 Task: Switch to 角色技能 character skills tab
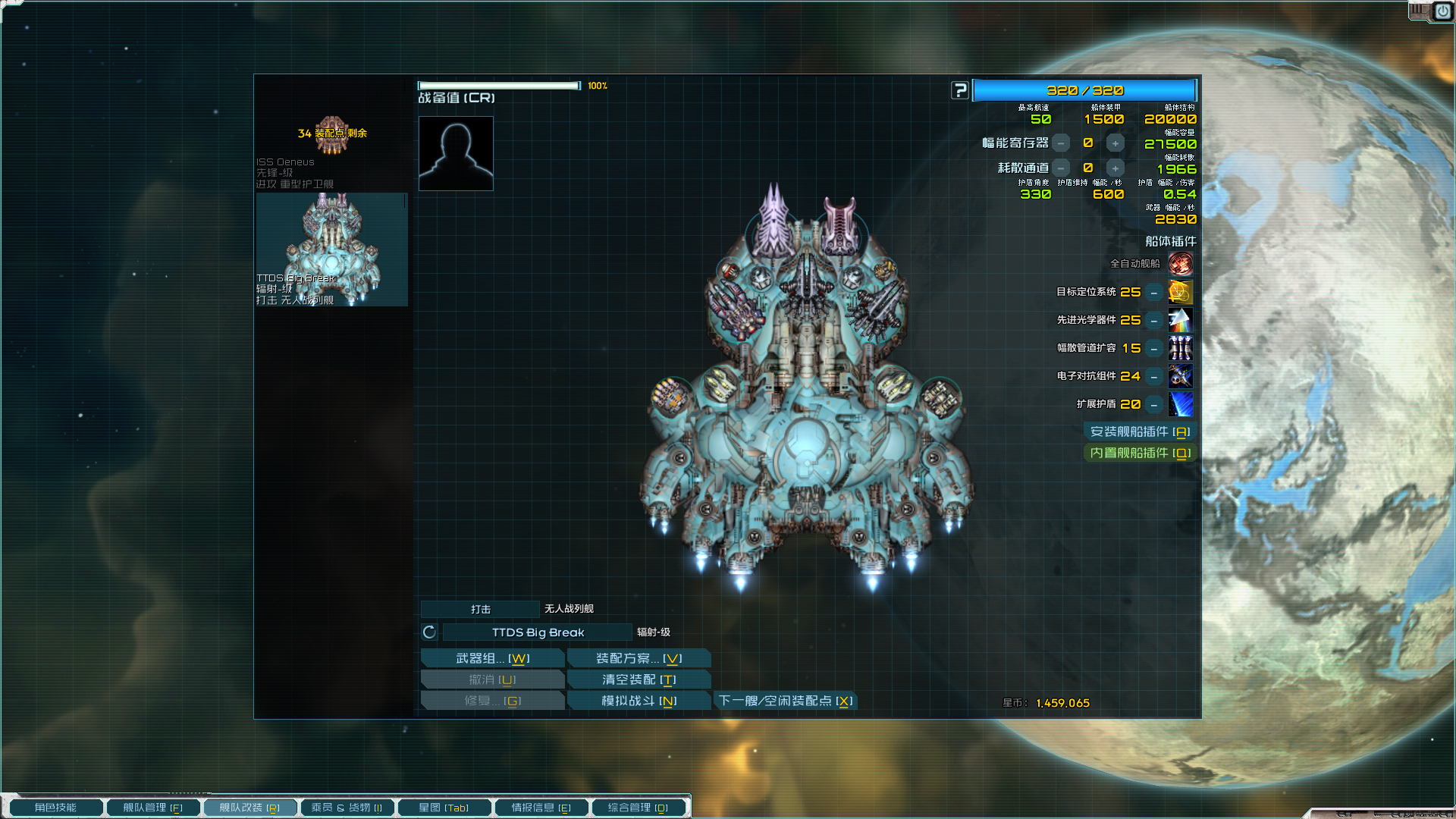tap(55, 808)
